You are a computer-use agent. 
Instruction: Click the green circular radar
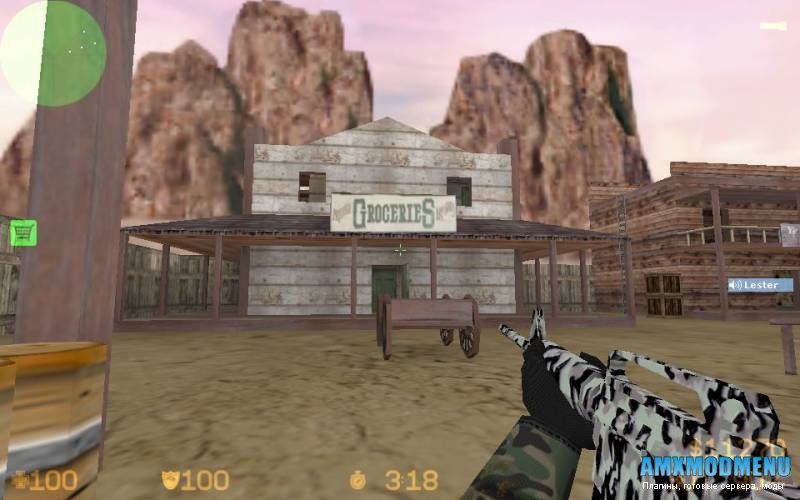click(53, 53)
